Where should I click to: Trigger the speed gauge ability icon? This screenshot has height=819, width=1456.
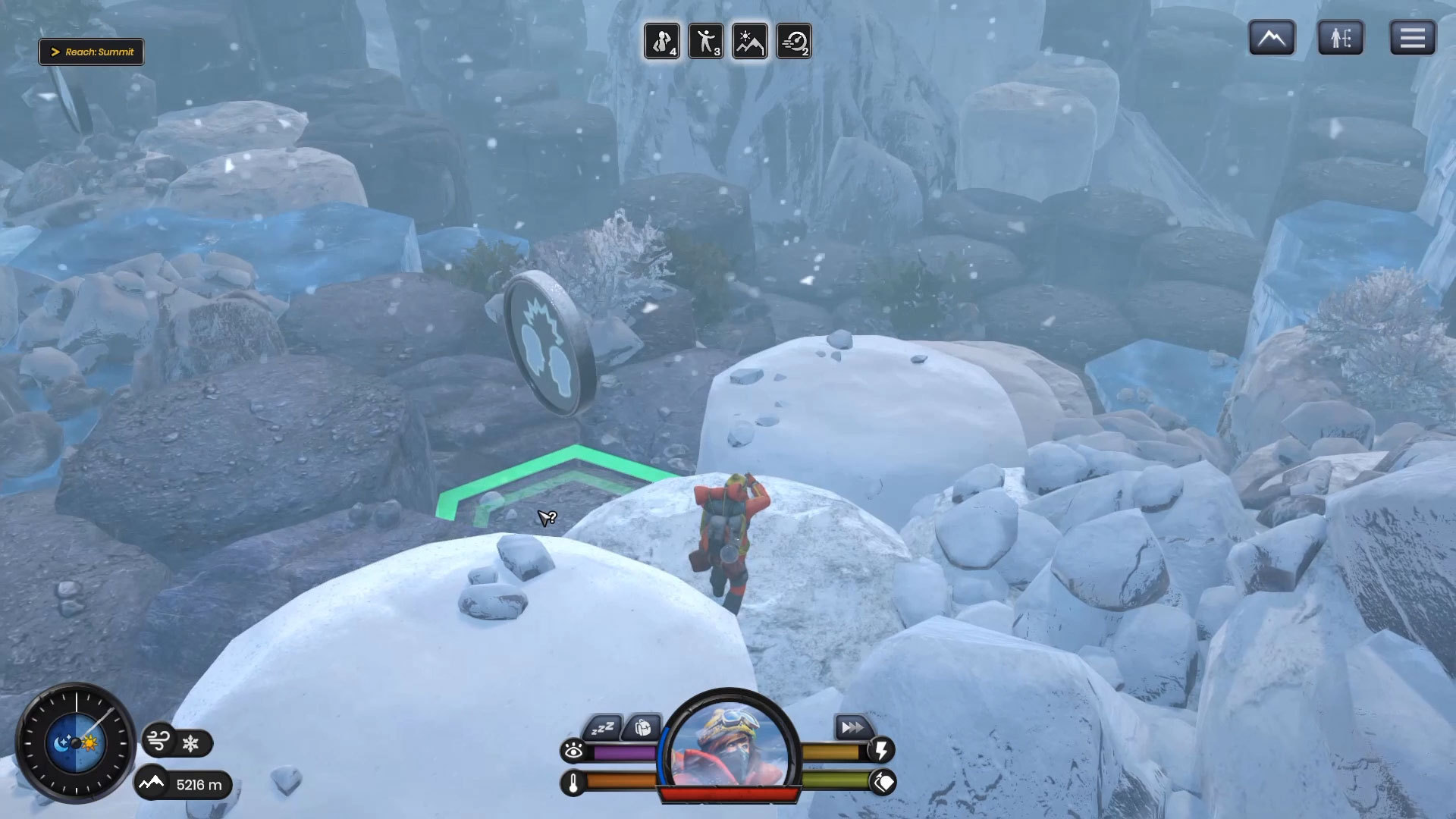[x=794, y=41]
